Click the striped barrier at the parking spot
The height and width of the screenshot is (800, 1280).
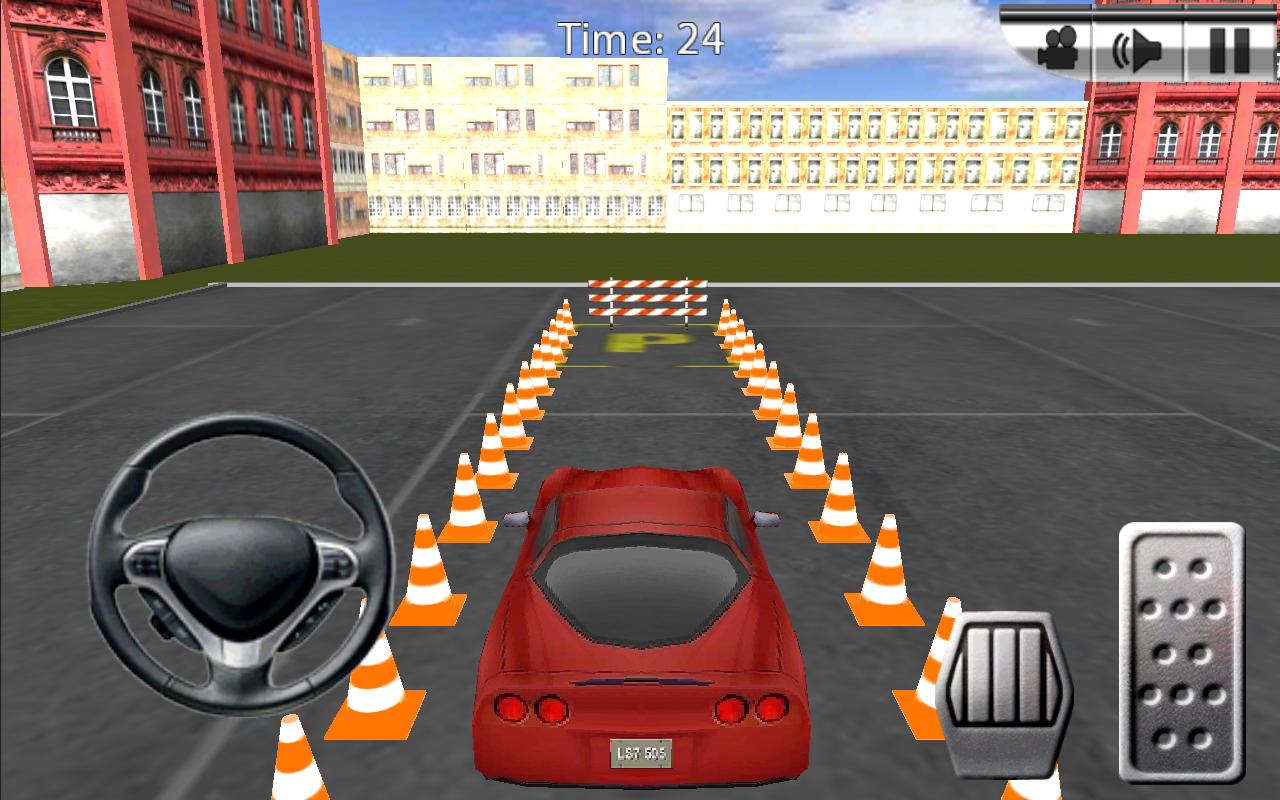(x=648, y=295)
